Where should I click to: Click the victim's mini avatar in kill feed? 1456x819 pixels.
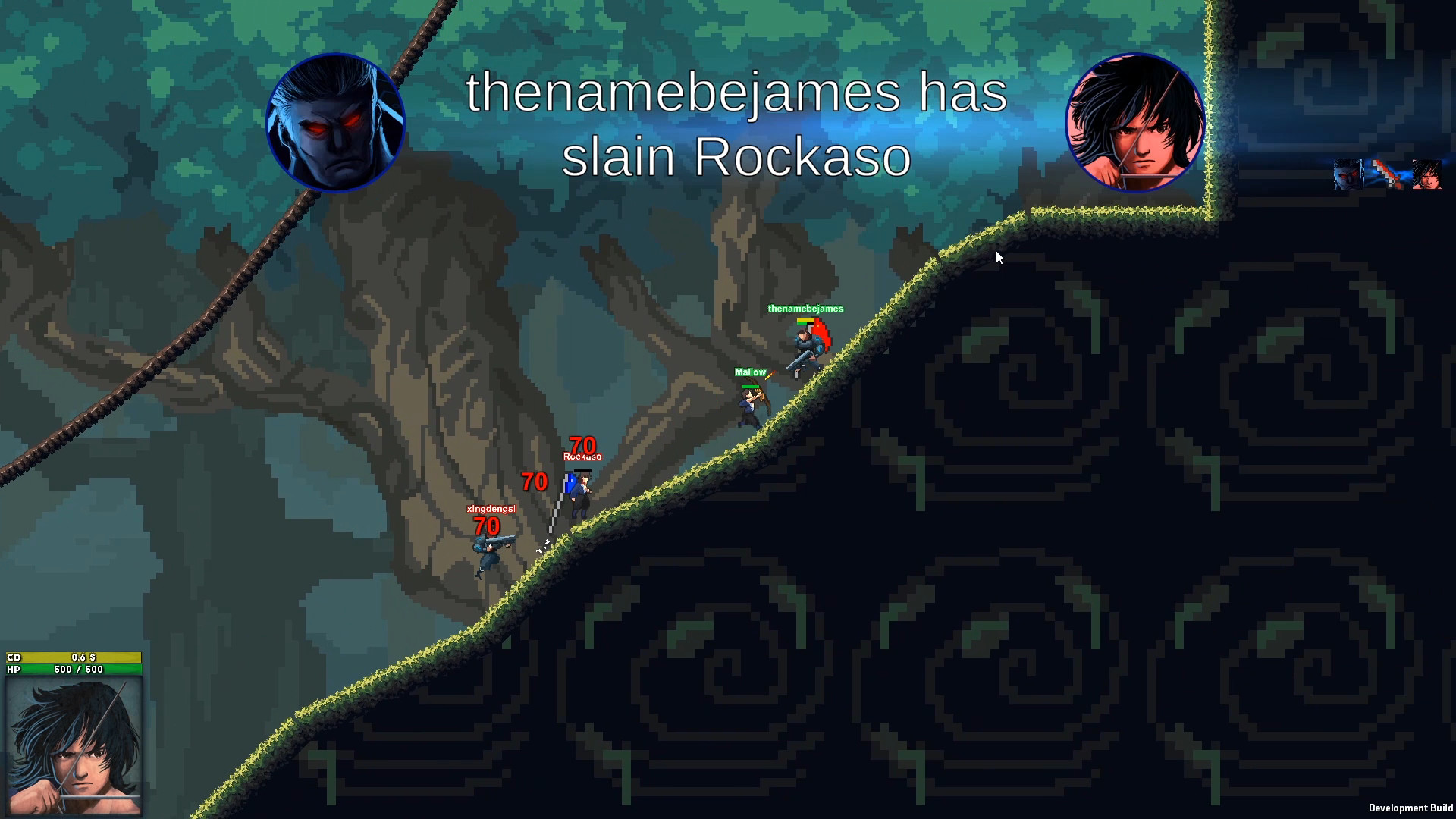point(1429,174)
